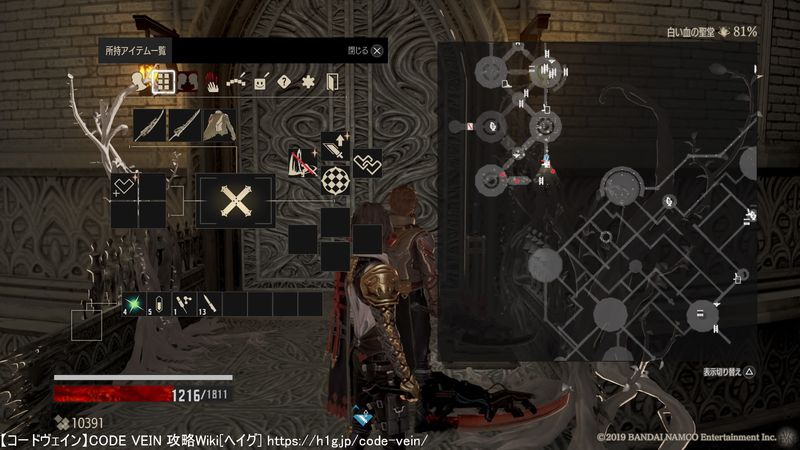This screenshot has height=450, width=800.
Task: Select the sword-and-arrow buff skill icon
Action: (x=334, y=146)
